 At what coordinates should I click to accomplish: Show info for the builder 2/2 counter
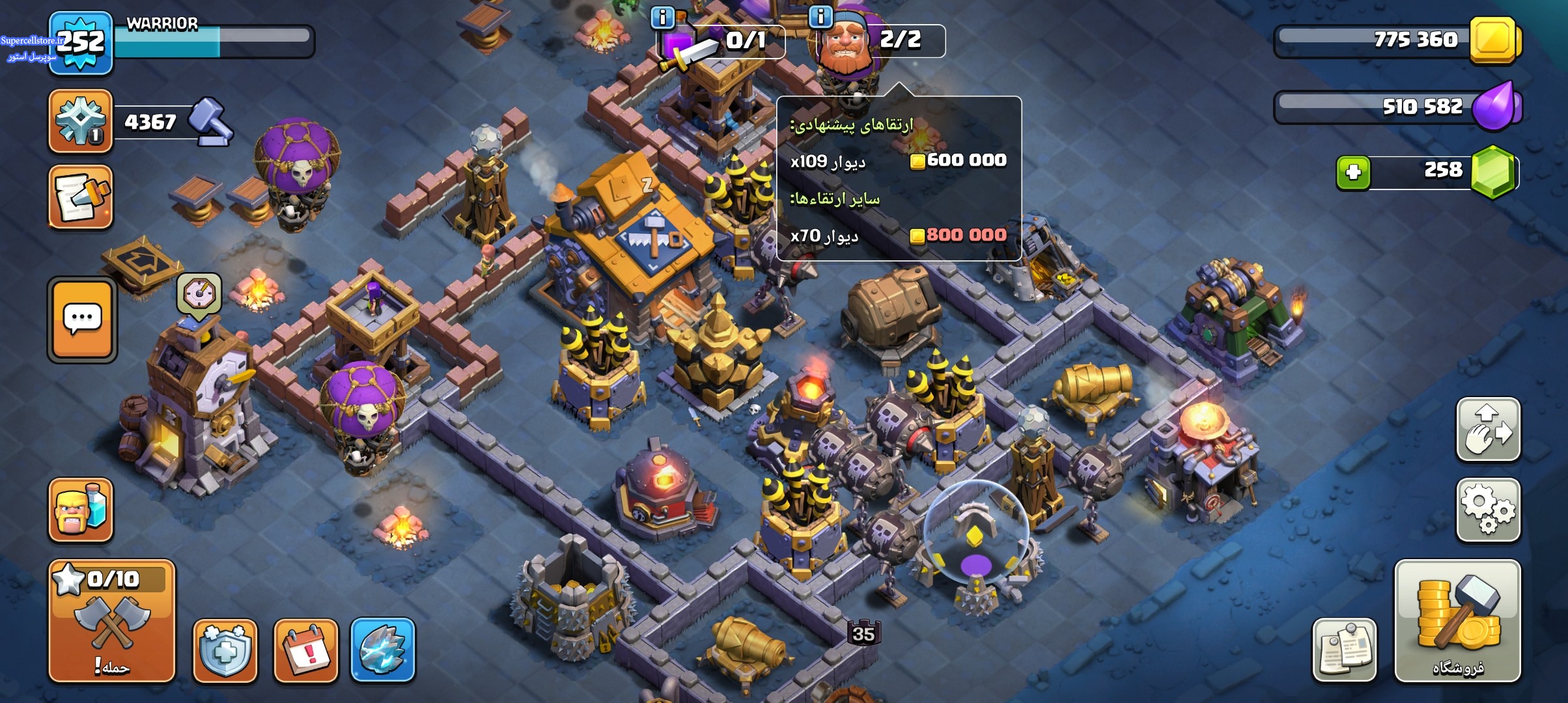pyautogui.click(x=820, y=17)
